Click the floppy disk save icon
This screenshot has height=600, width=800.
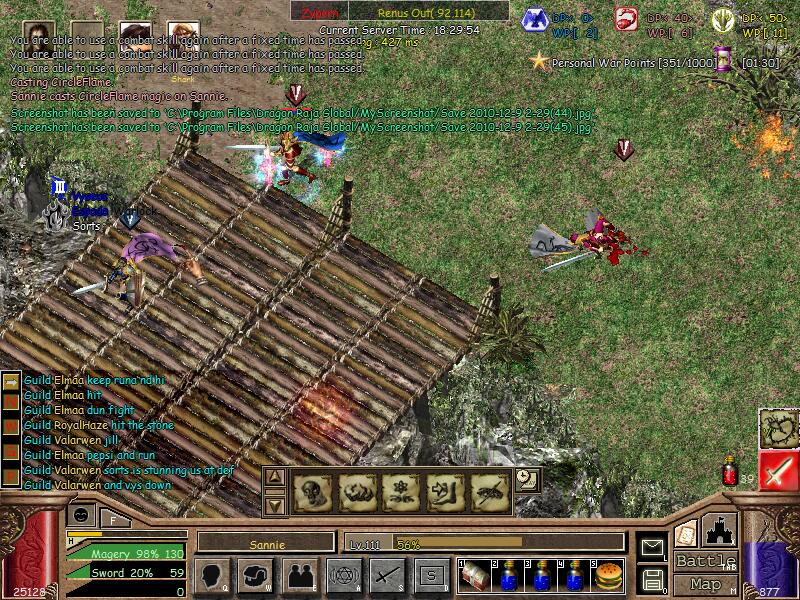tap(652, 579)
